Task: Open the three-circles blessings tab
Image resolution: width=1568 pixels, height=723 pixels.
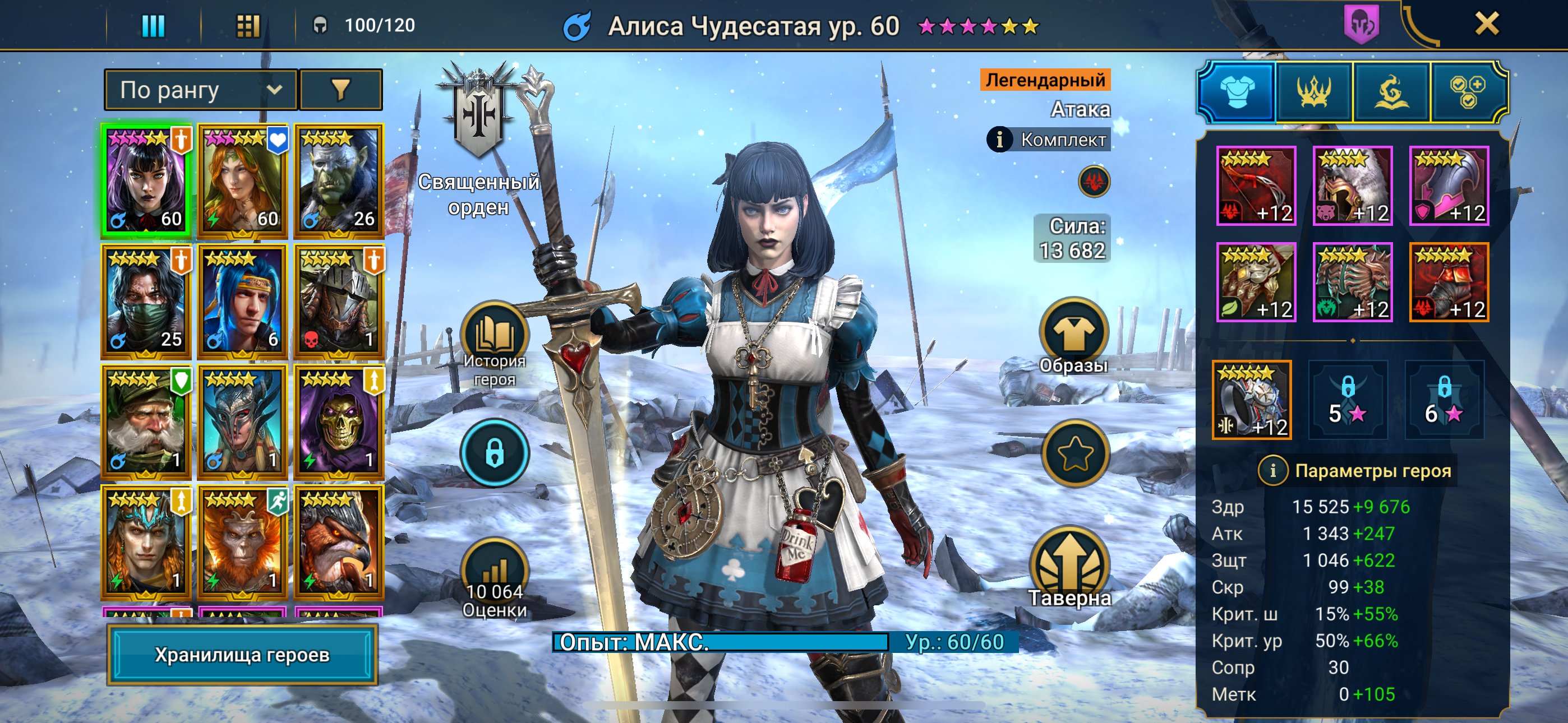Action: (x=1467, y=92)
